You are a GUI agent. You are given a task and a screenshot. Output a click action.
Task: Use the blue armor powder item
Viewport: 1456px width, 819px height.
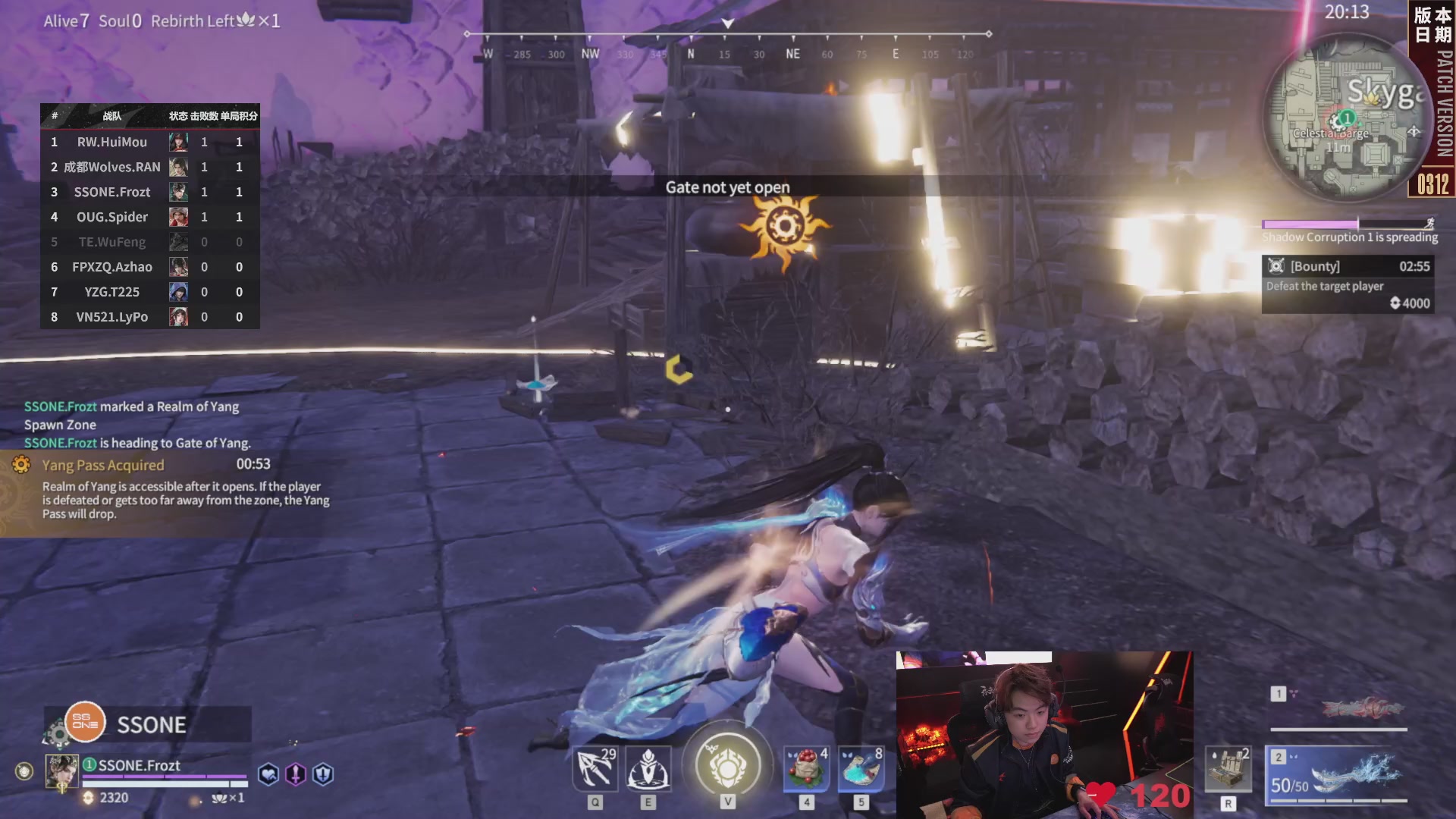pyautogui.click(x=861, y=769)
